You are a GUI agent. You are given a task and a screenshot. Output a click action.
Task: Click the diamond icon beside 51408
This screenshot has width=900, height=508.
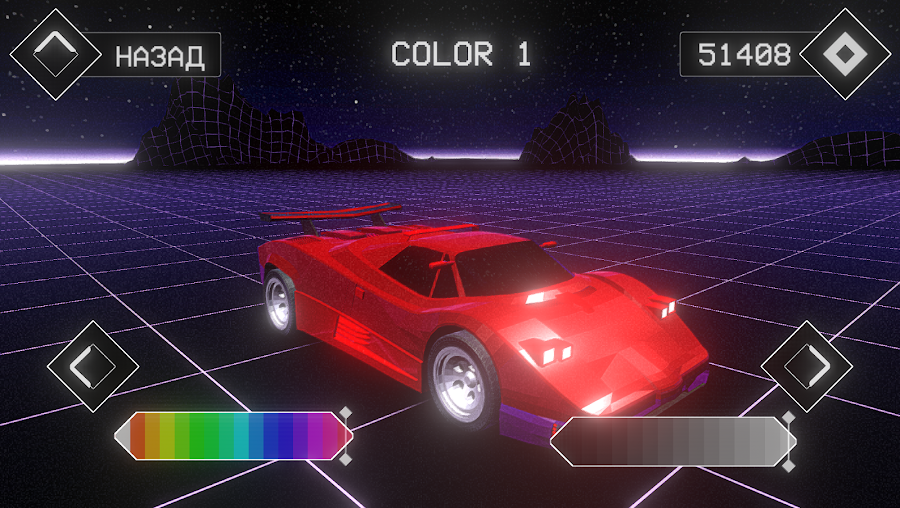click(845, 54)
